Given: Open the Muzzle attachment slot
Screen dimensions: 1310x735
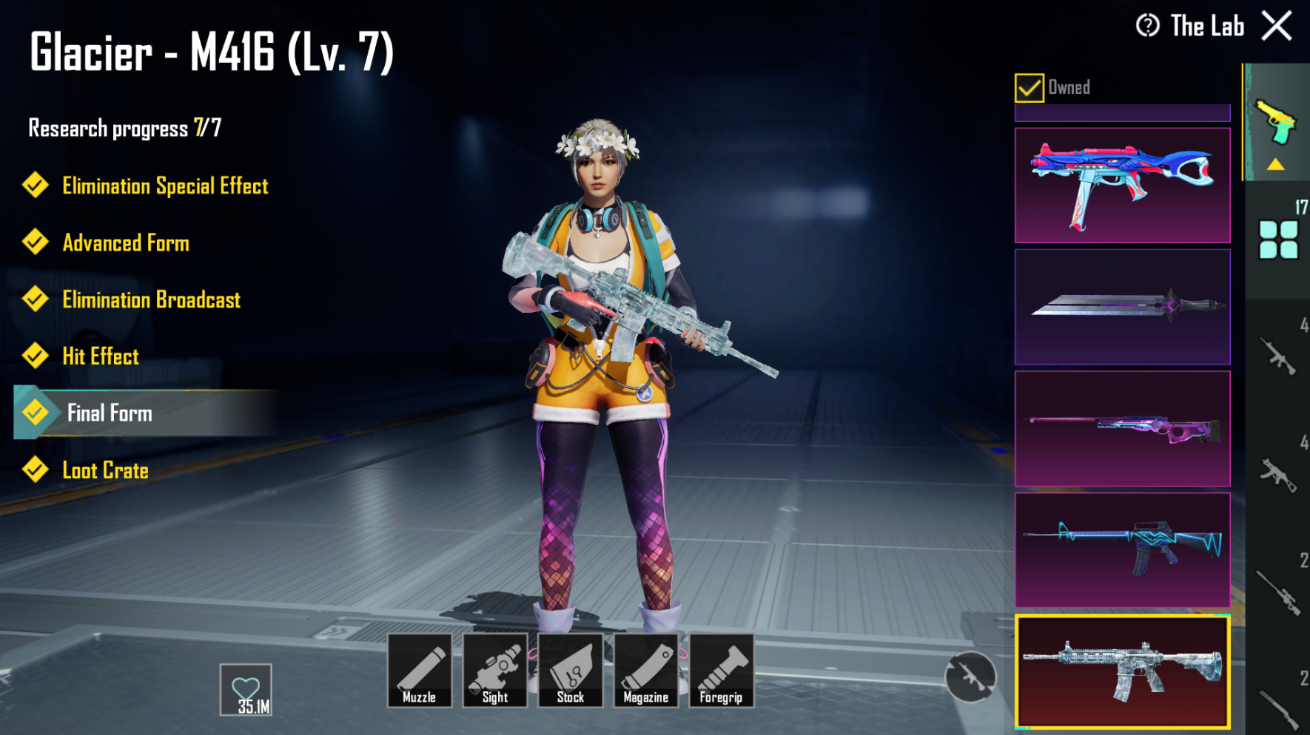Looking at the screenshot, I should 419,668.
